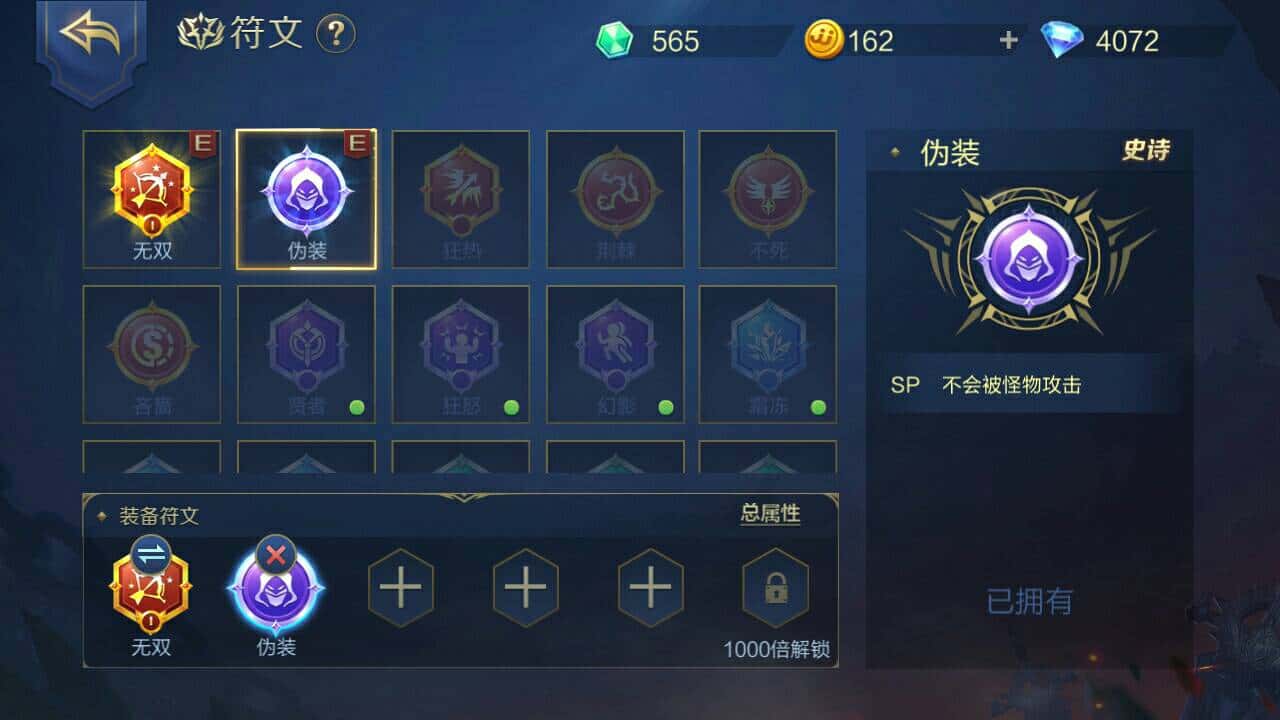Viewport: 1280px width, 720px height.
Task: Tap the locked 1000倍解锁 slot
Action: pos(776,590)
